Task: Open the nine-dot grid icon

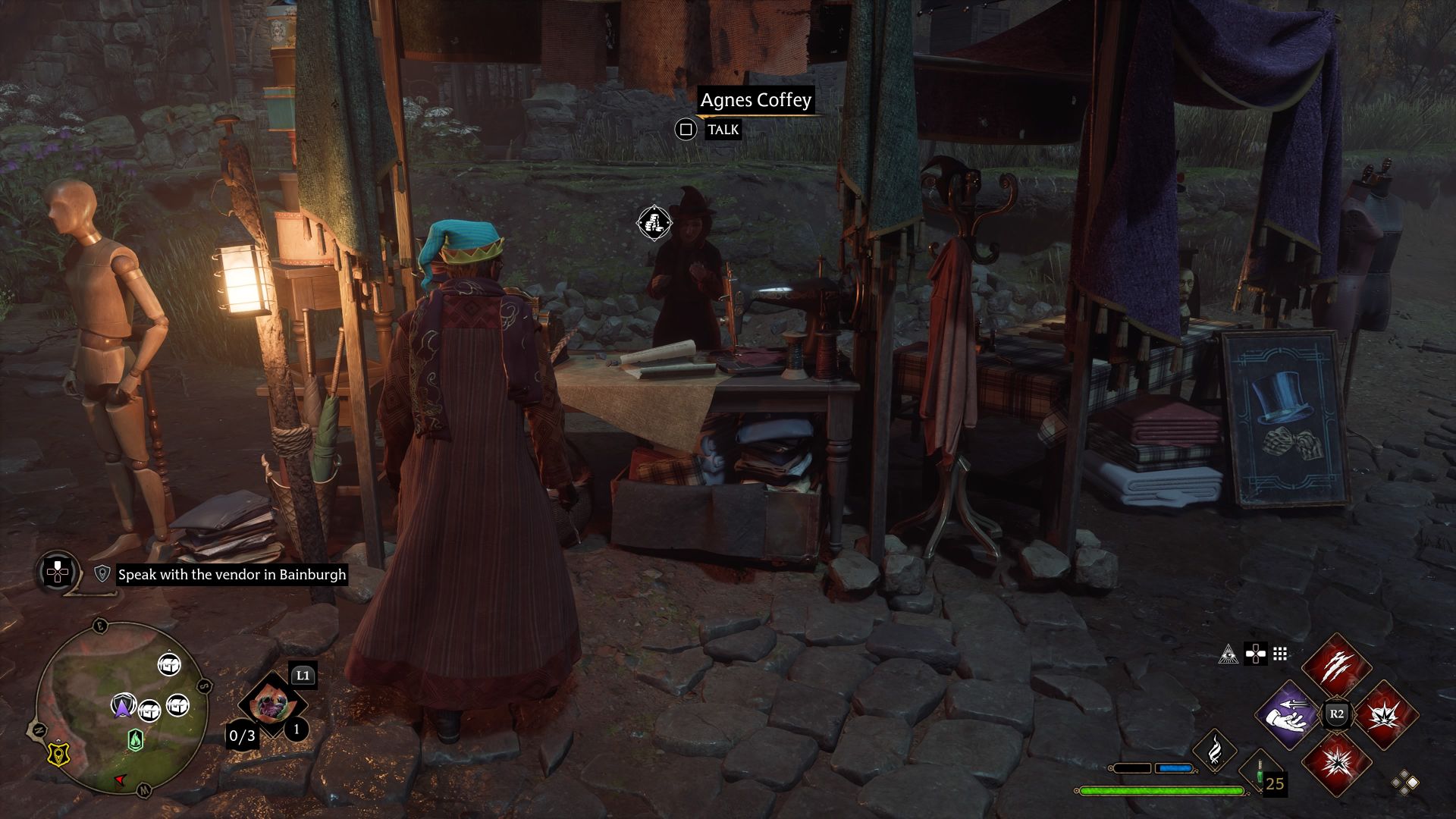Action: pyautogui.click(x=1280, y=654)
